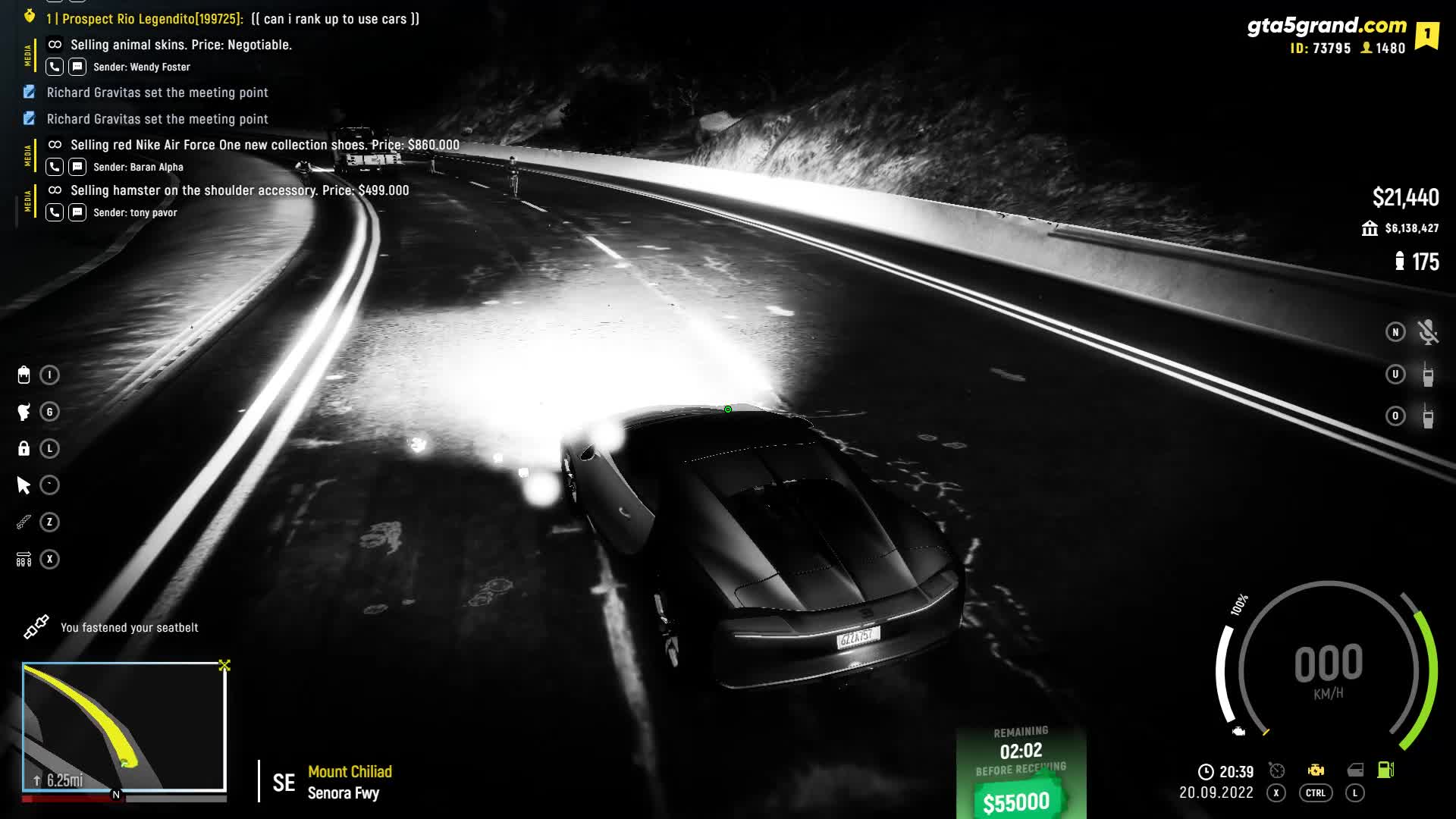The height and width of the screenshot is (819, 1456).
Task: Toggle the padlock vehicle lock icon
Action: [x=24, y=448]
